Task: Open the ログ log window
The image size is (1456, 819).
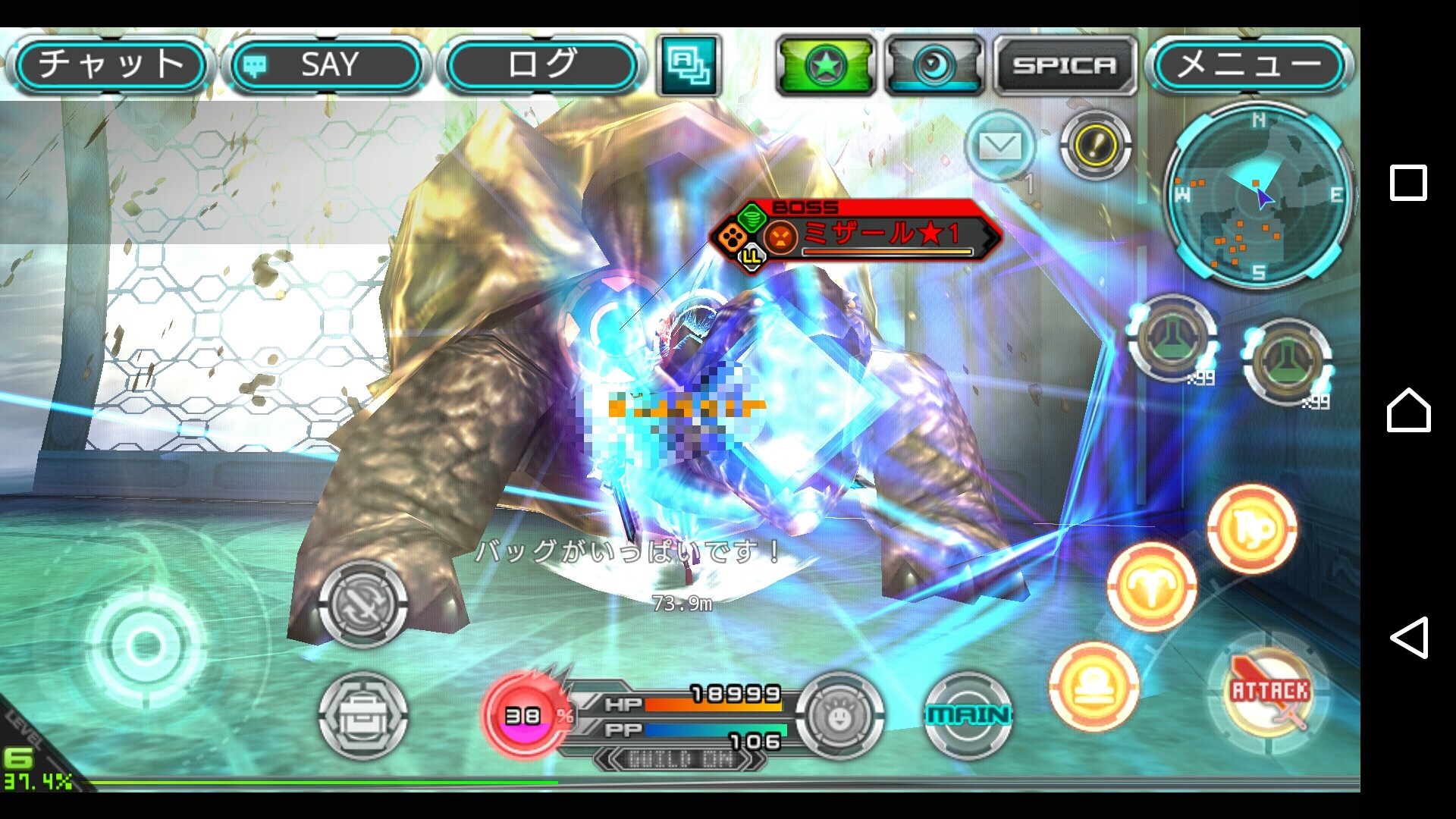Action: coord(541,65)
